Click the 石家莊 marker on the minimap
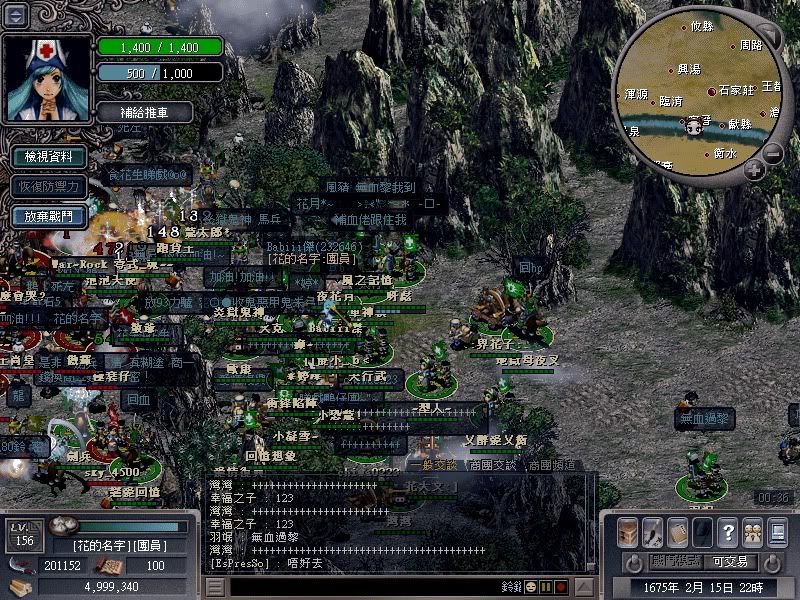800x600 pixels. coord(712,91)
